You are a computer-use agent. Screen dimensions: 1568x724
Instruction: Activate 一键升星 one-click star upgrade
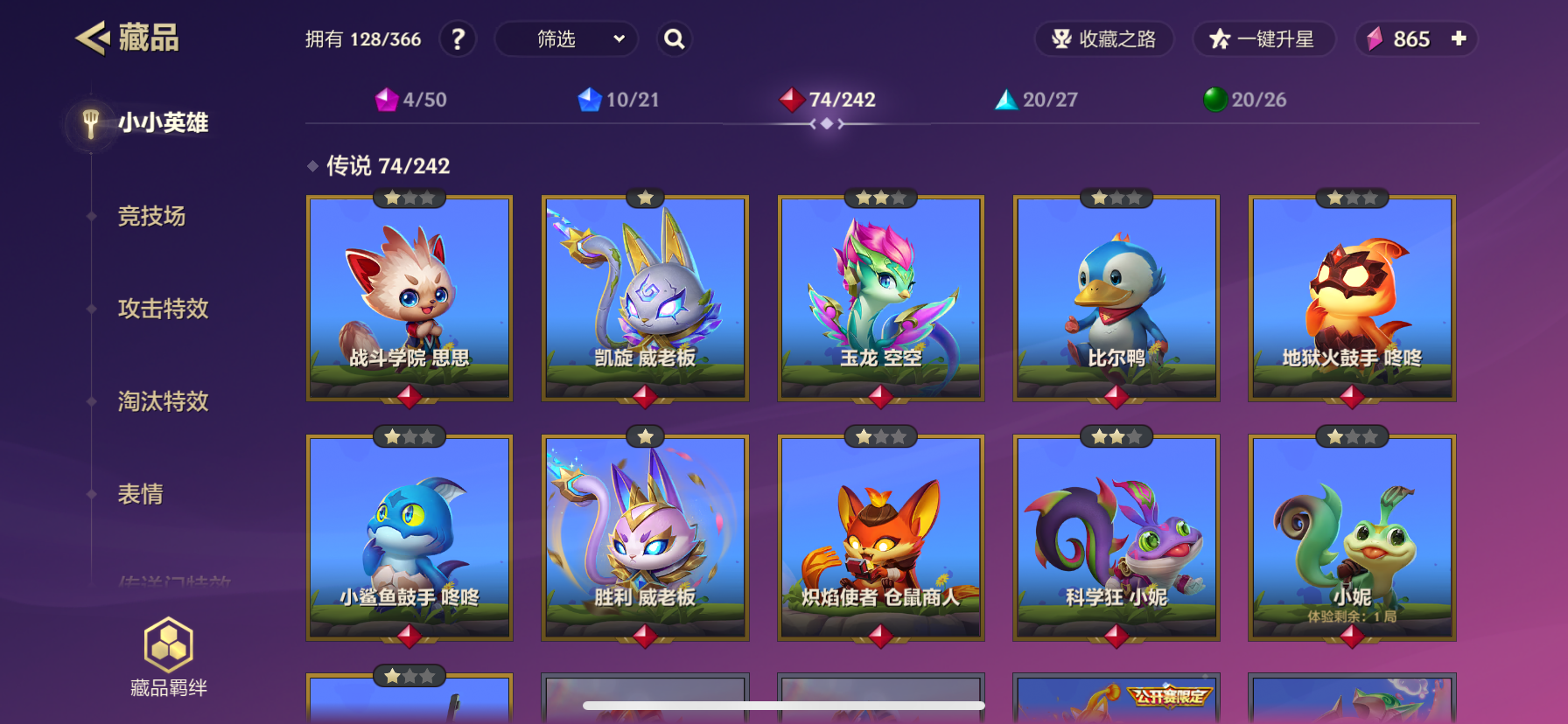pos(1263,39)
